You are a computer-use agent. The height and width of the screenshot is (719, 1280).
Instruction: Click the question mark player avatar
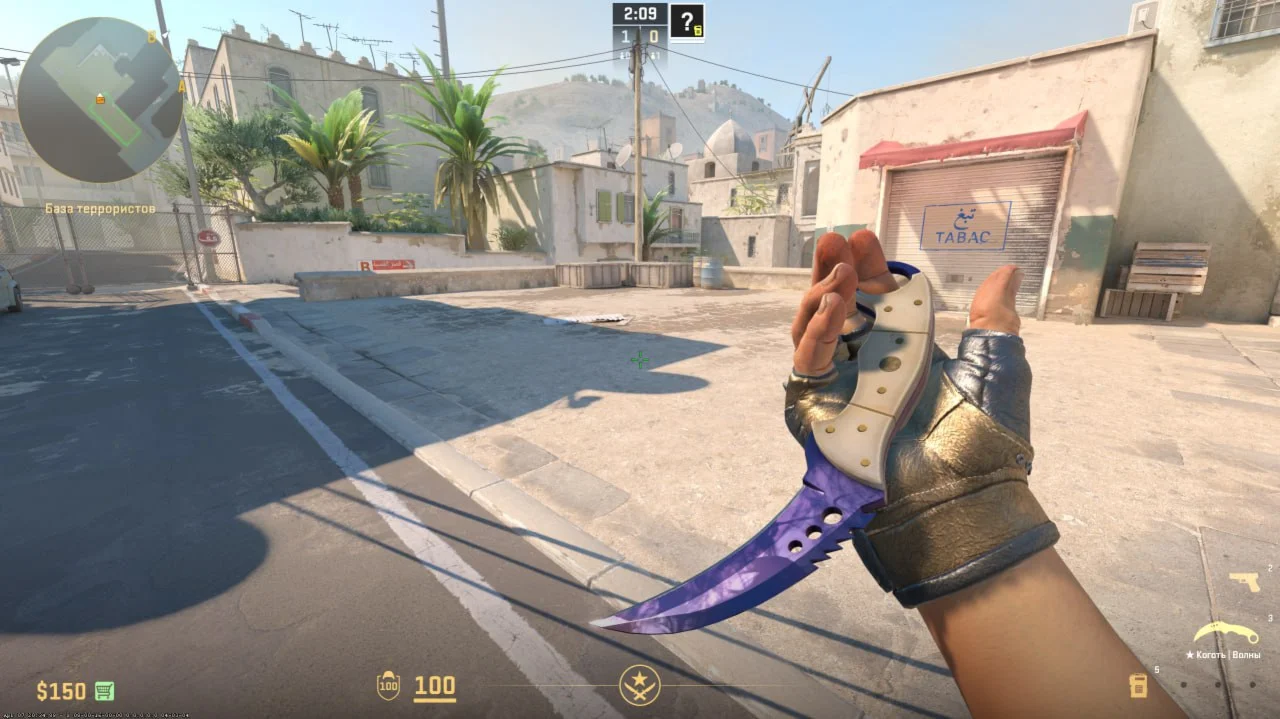(x=686, y=22)
